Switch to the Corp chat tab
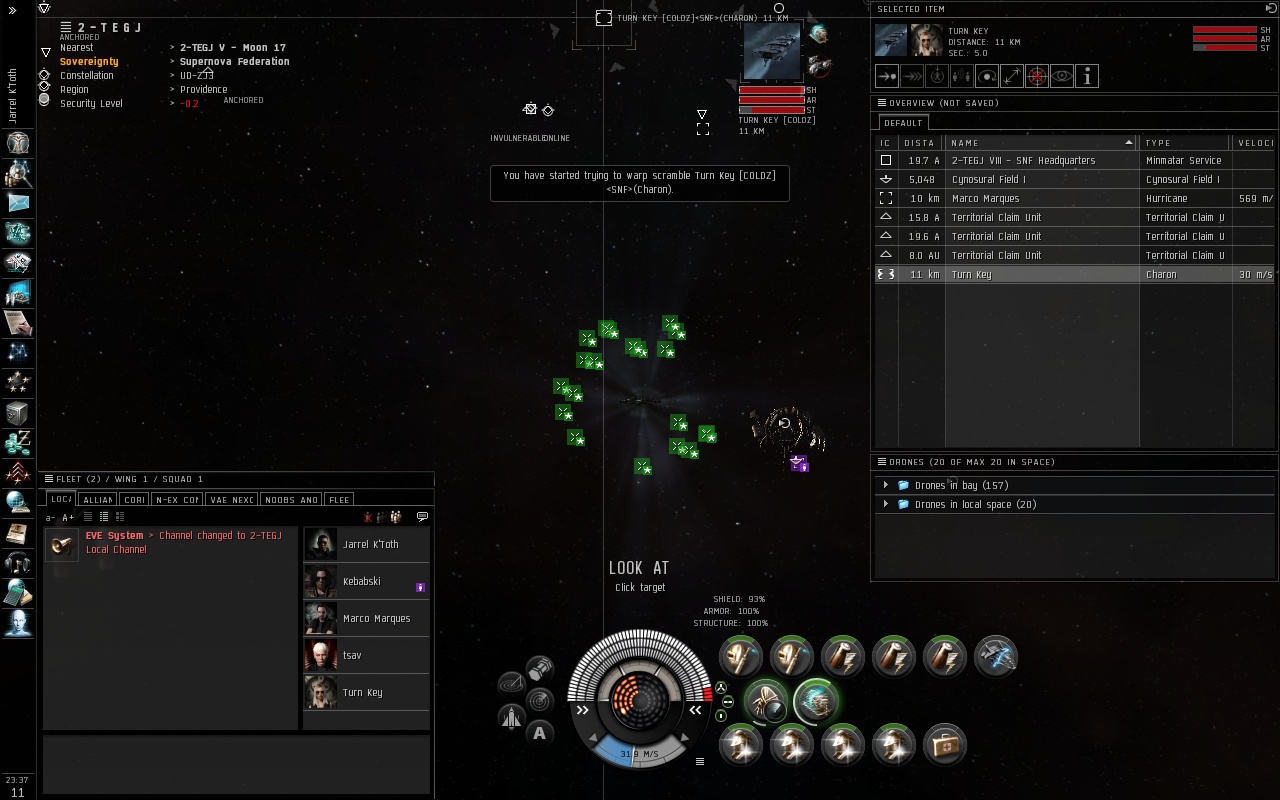 [x=134, y=500]
